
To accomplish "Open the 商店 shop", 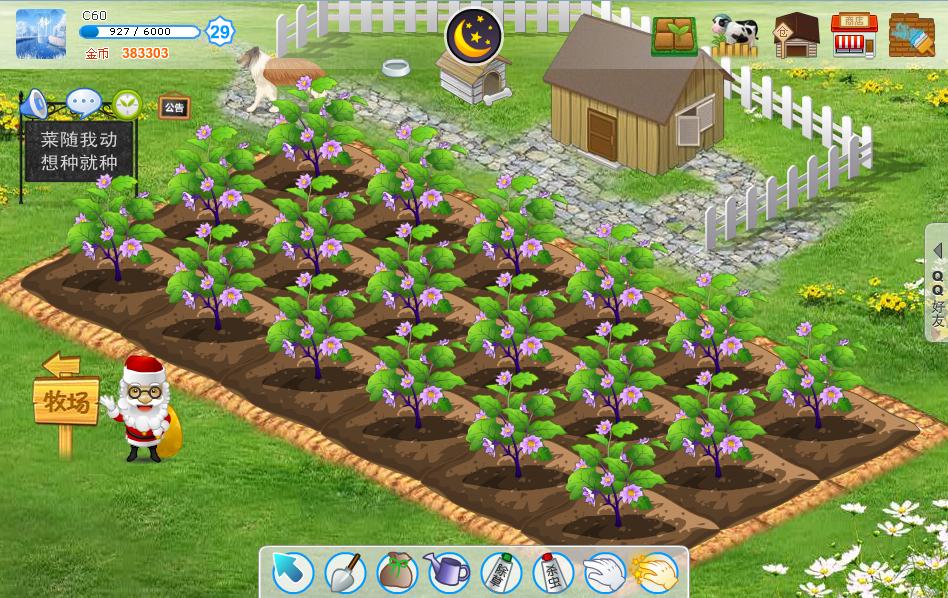I will (854, 35).
